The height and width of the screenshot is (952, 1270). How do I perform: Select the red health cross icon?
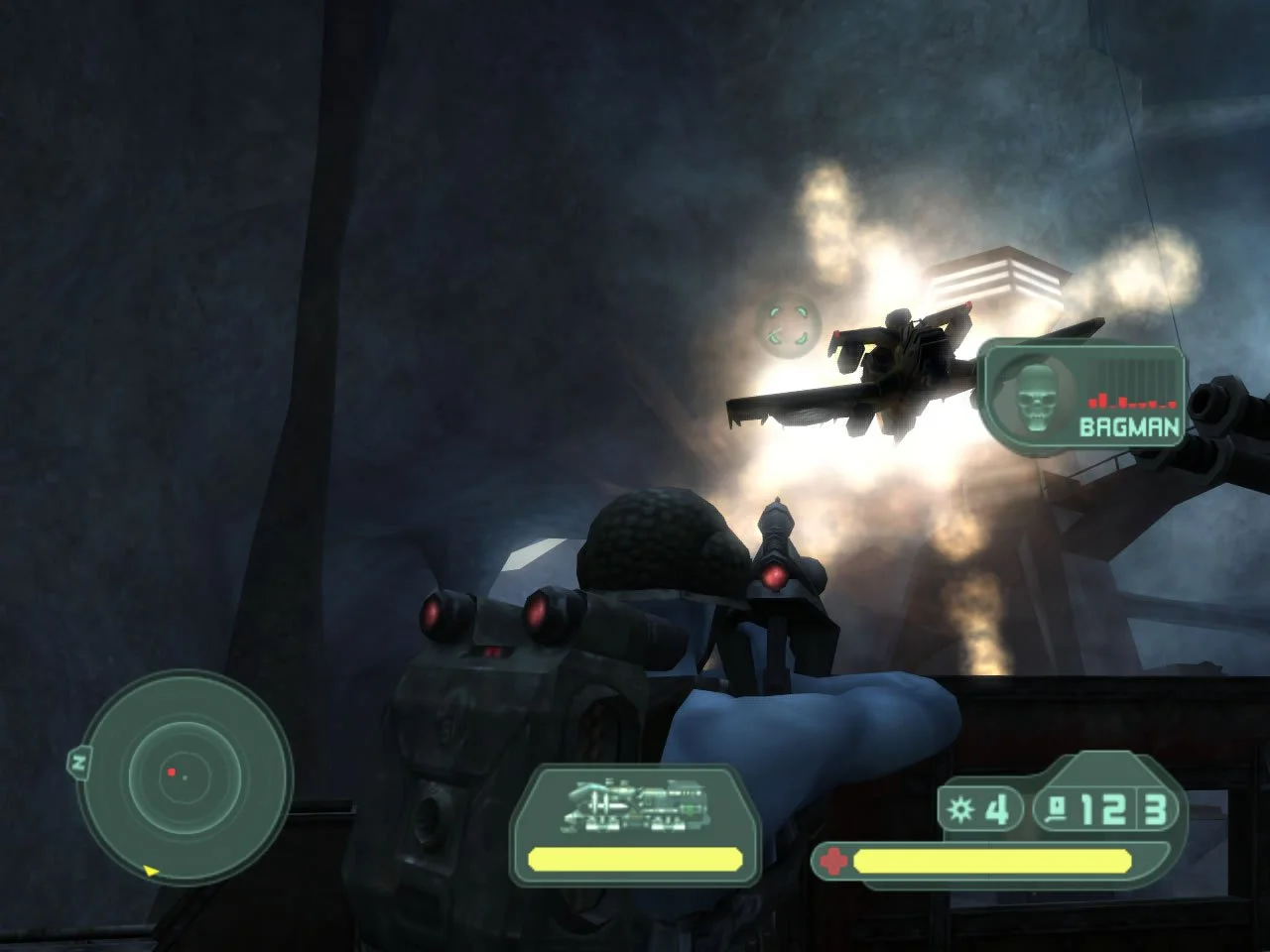[x=833, y=858]
